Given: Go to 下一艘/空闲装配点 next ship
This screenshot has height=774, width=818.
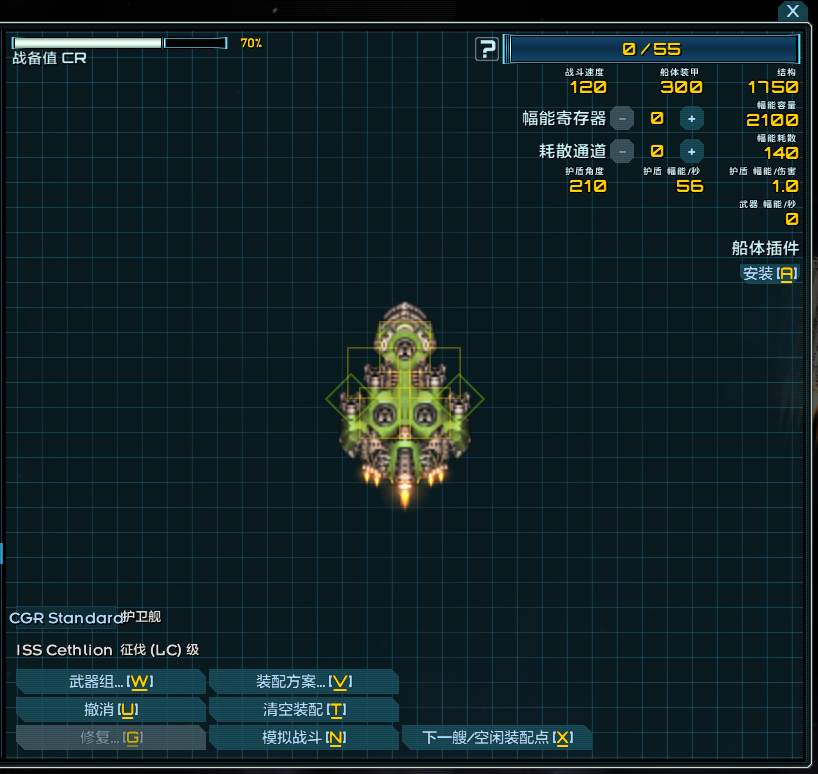Looking at the screenshot, I should (x=496, y=738).
